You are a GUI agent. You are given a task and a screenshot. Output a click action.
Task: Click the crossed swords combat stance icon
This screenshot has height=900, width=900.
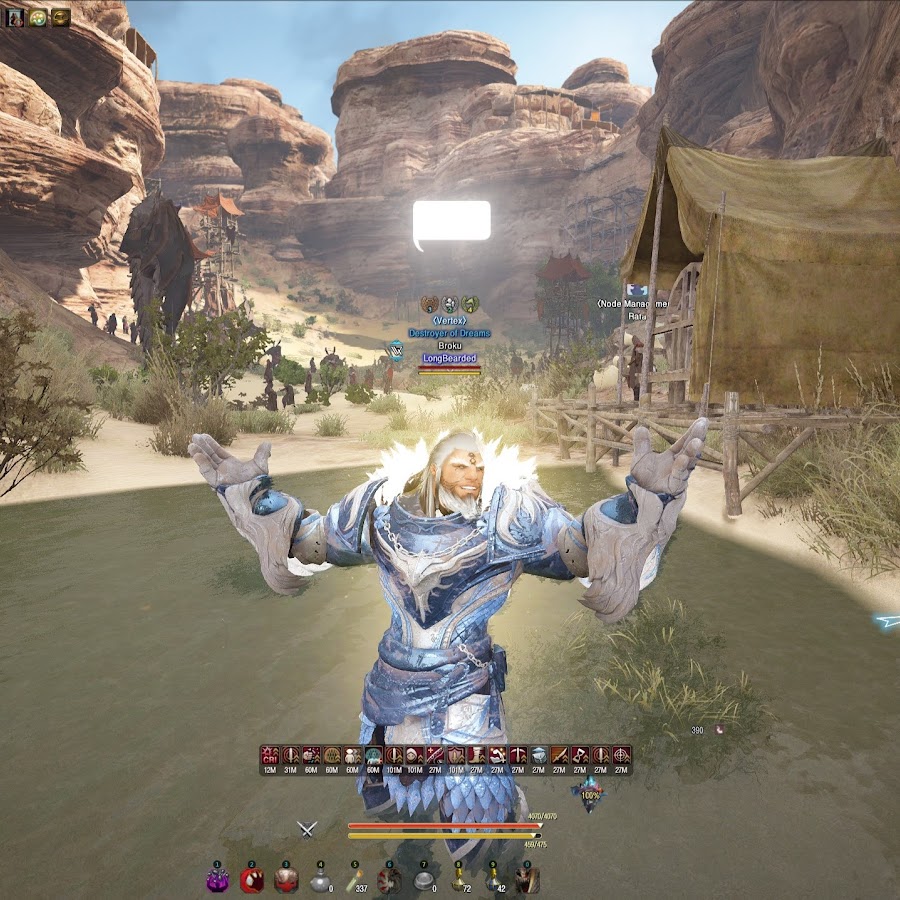click(x=307, y=828)
